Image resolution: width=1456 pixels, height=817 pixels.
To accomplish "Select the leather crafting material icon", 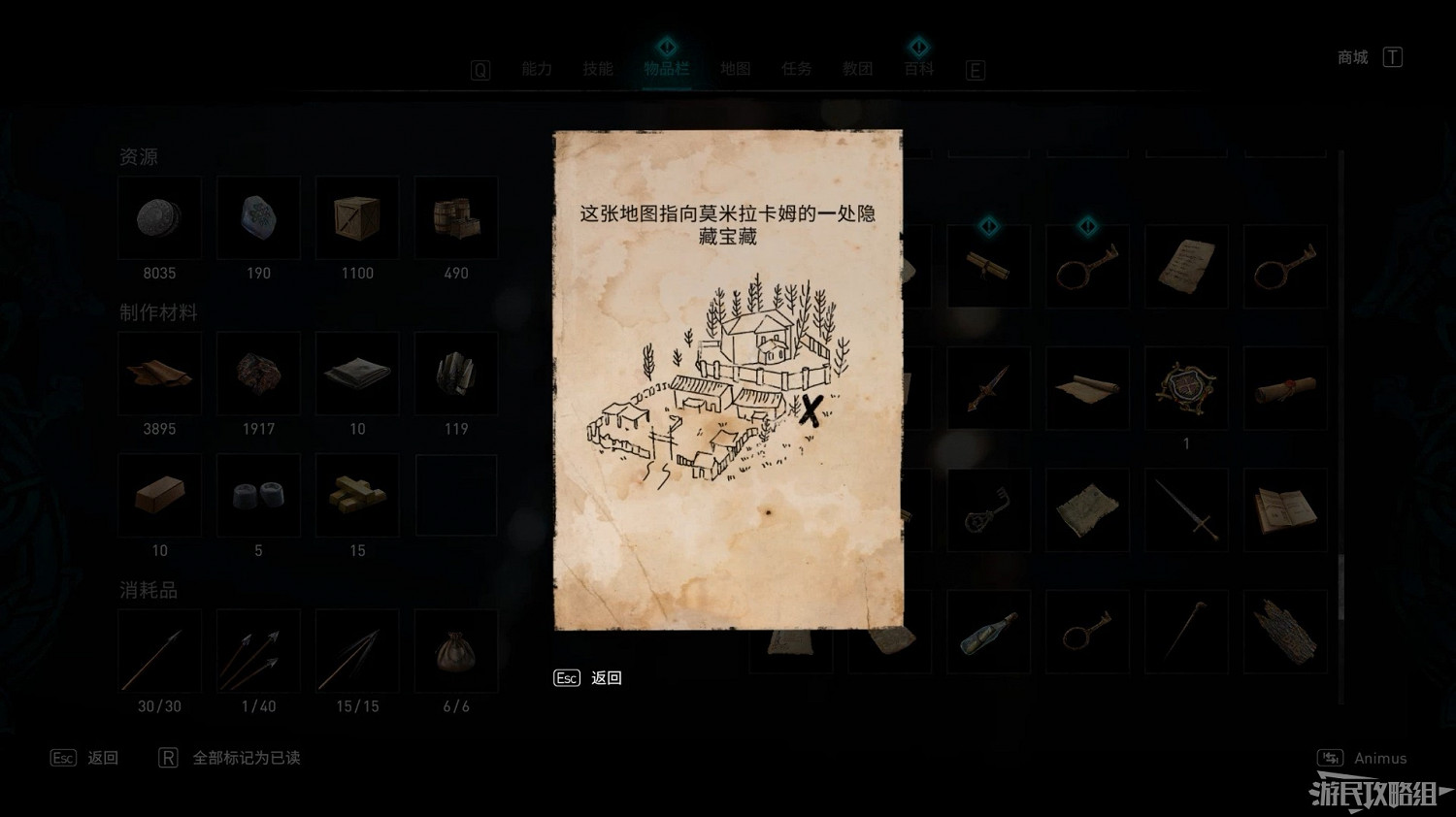I will [x=159, y=374].
